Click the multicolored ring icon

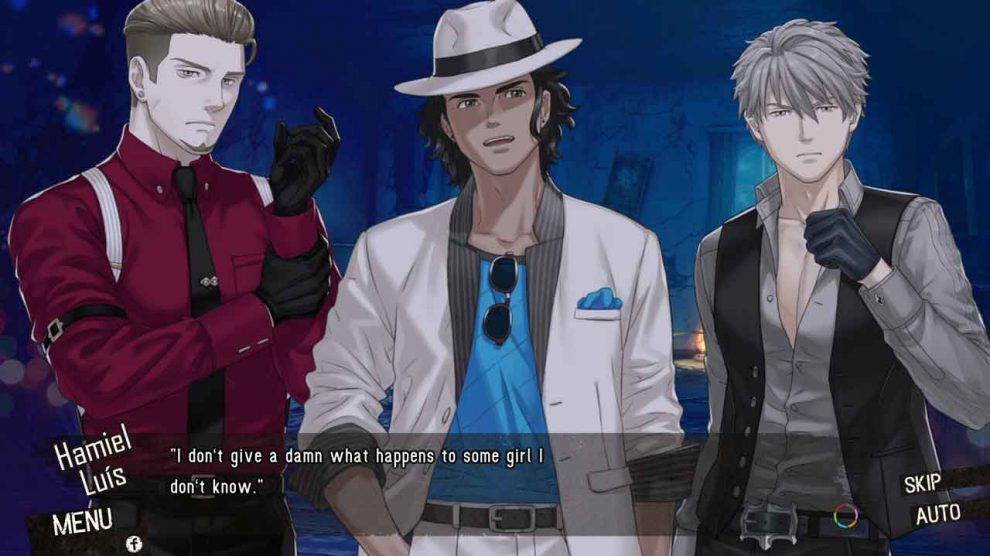[x=846, y=517]
